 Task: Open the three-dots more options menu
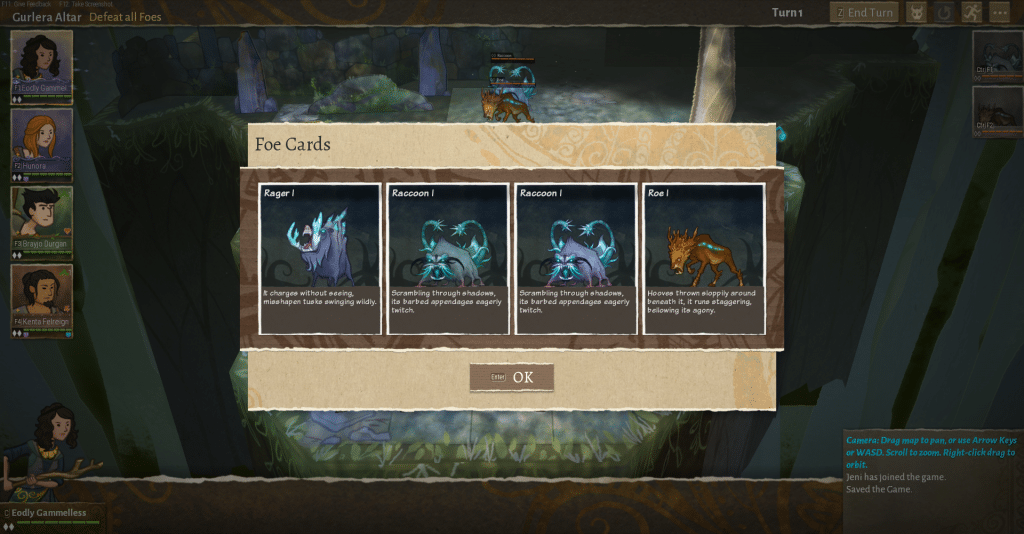click(999, 13)
